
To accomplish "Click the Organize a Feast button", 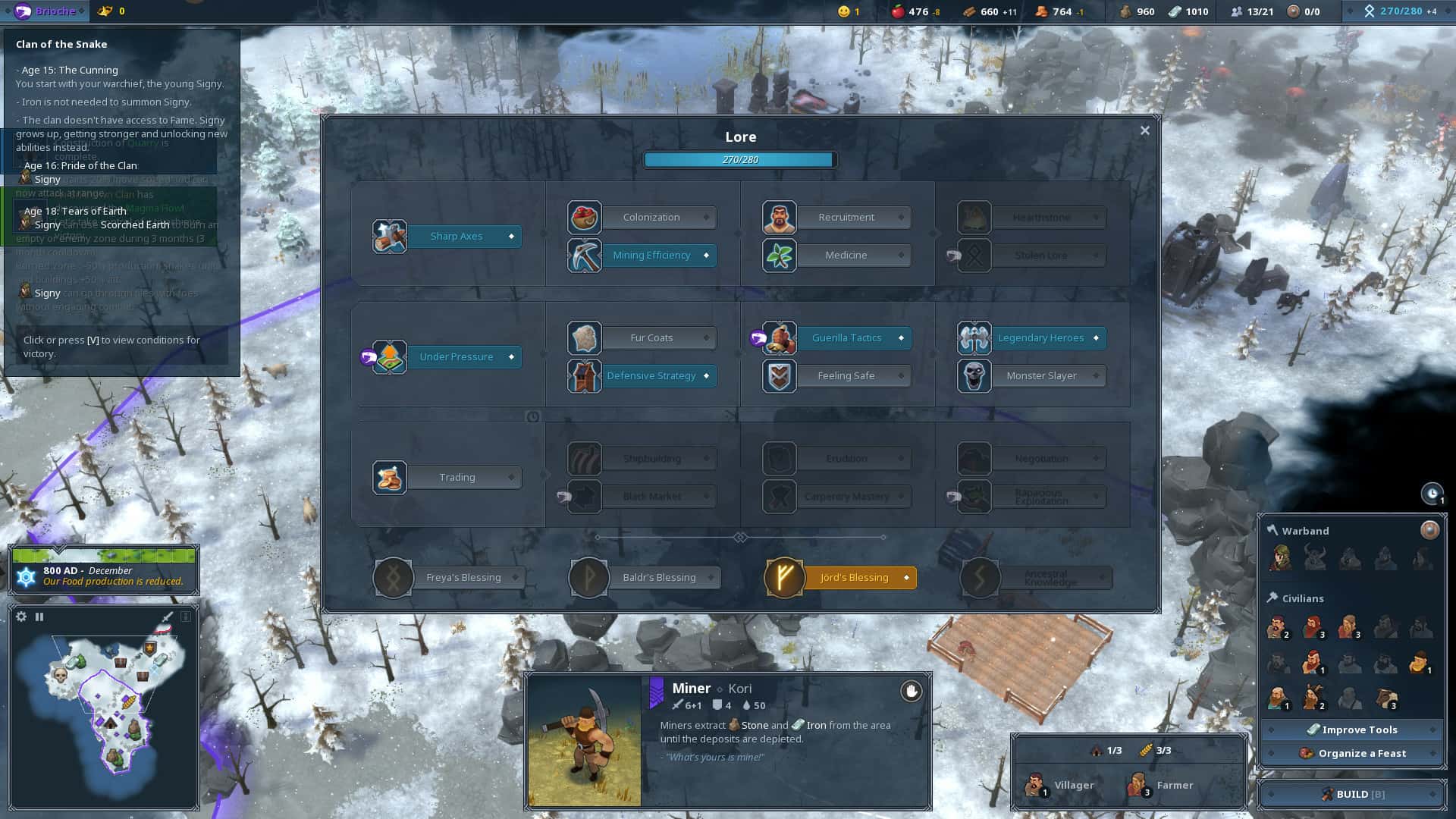I will [x=1354, y=753].
